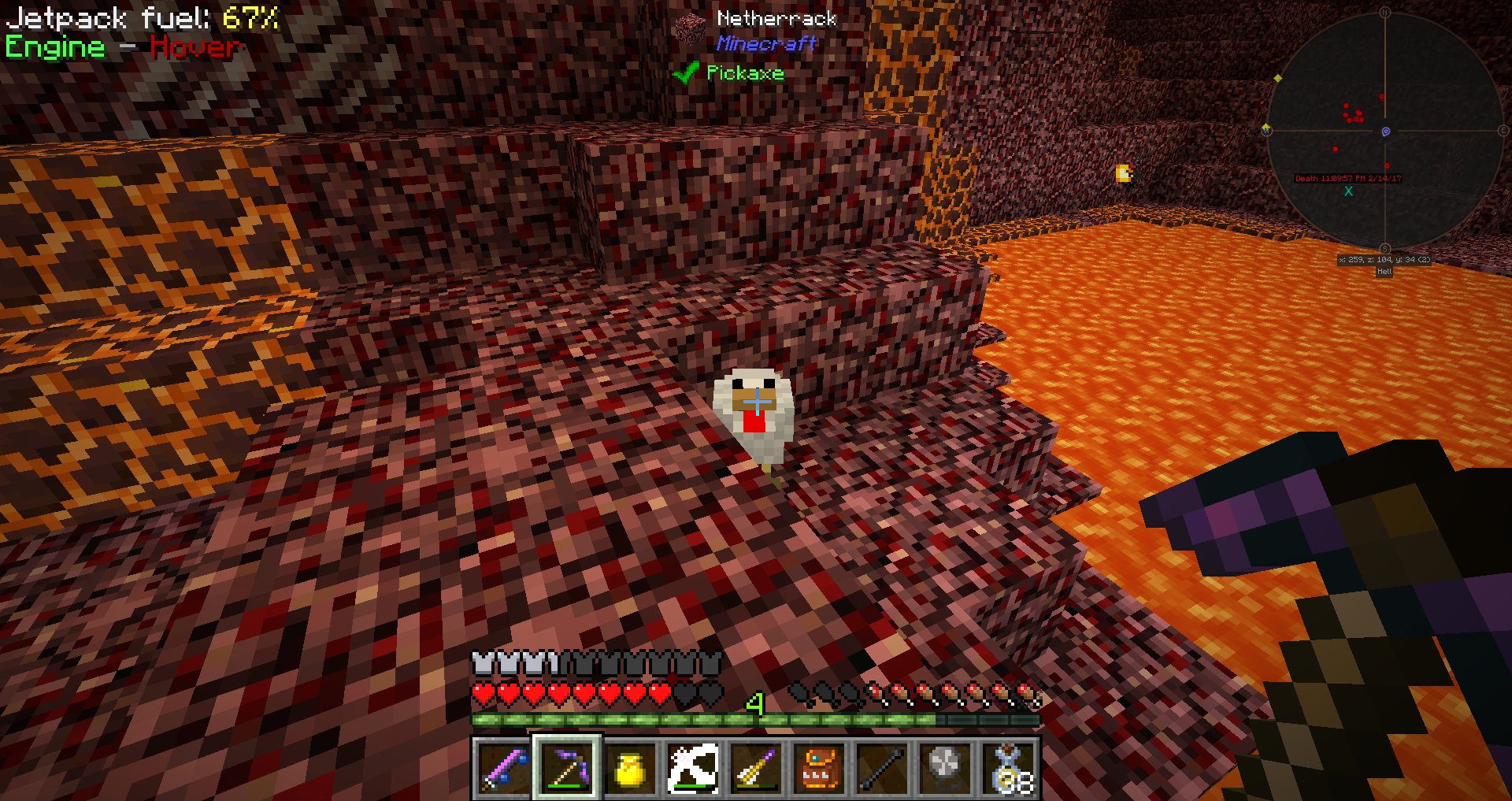1512x801 pixels.
Task: Select the white crossbow hotbar slot
Action: pyautogui.click(x=693, y=768)
